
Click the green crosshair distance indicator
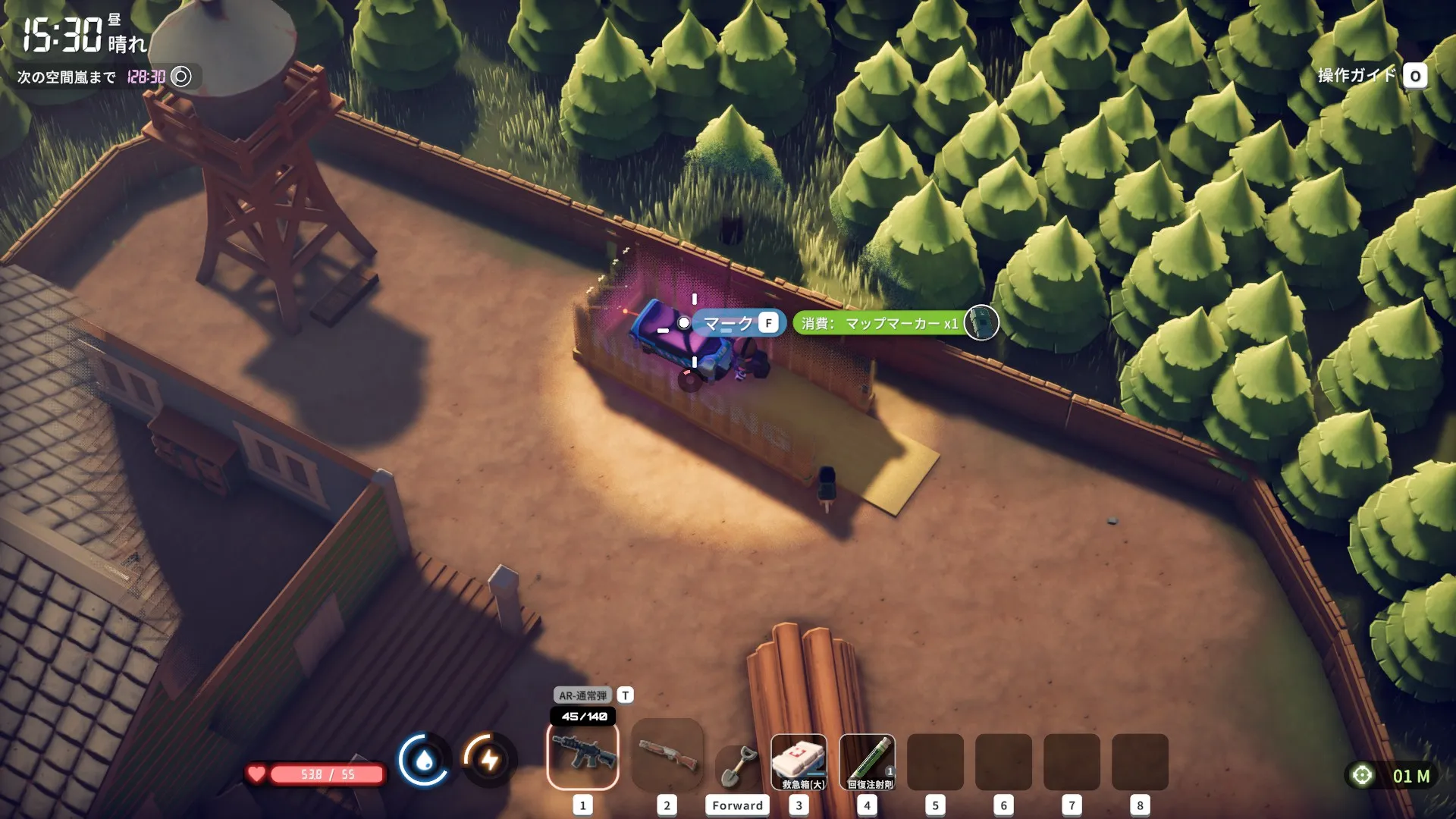(x=1363, y=775)
